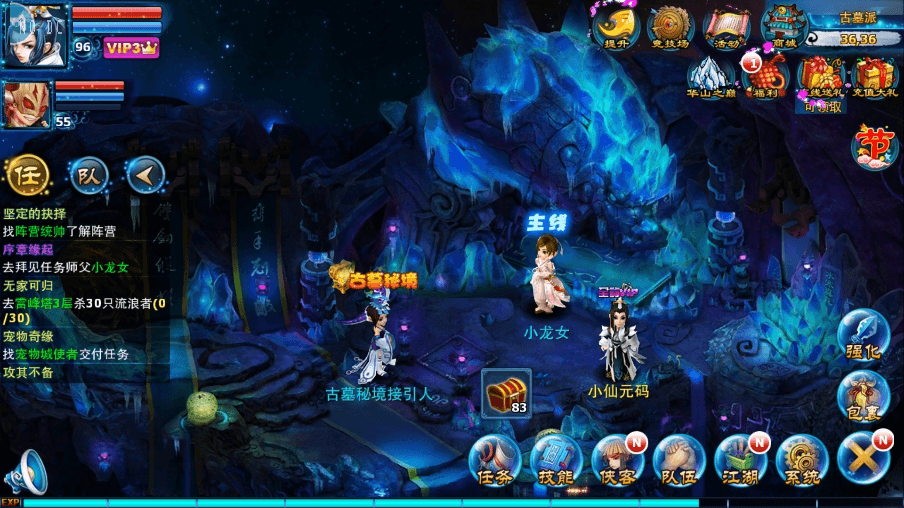
Task: Open the 包裹 inventory bag
Action: coord(862,393)
